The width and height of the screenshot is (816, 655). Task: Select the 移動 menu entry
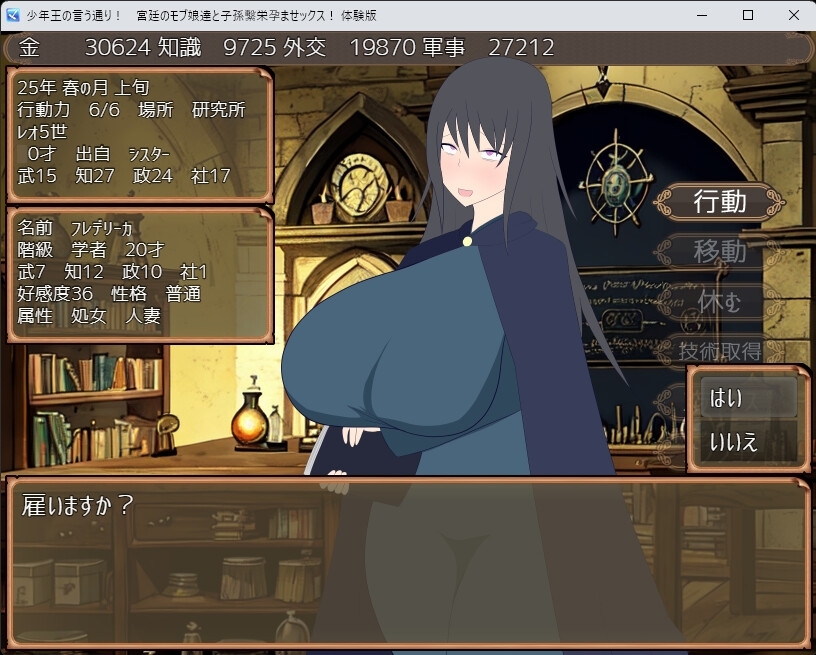click(719, 251)
